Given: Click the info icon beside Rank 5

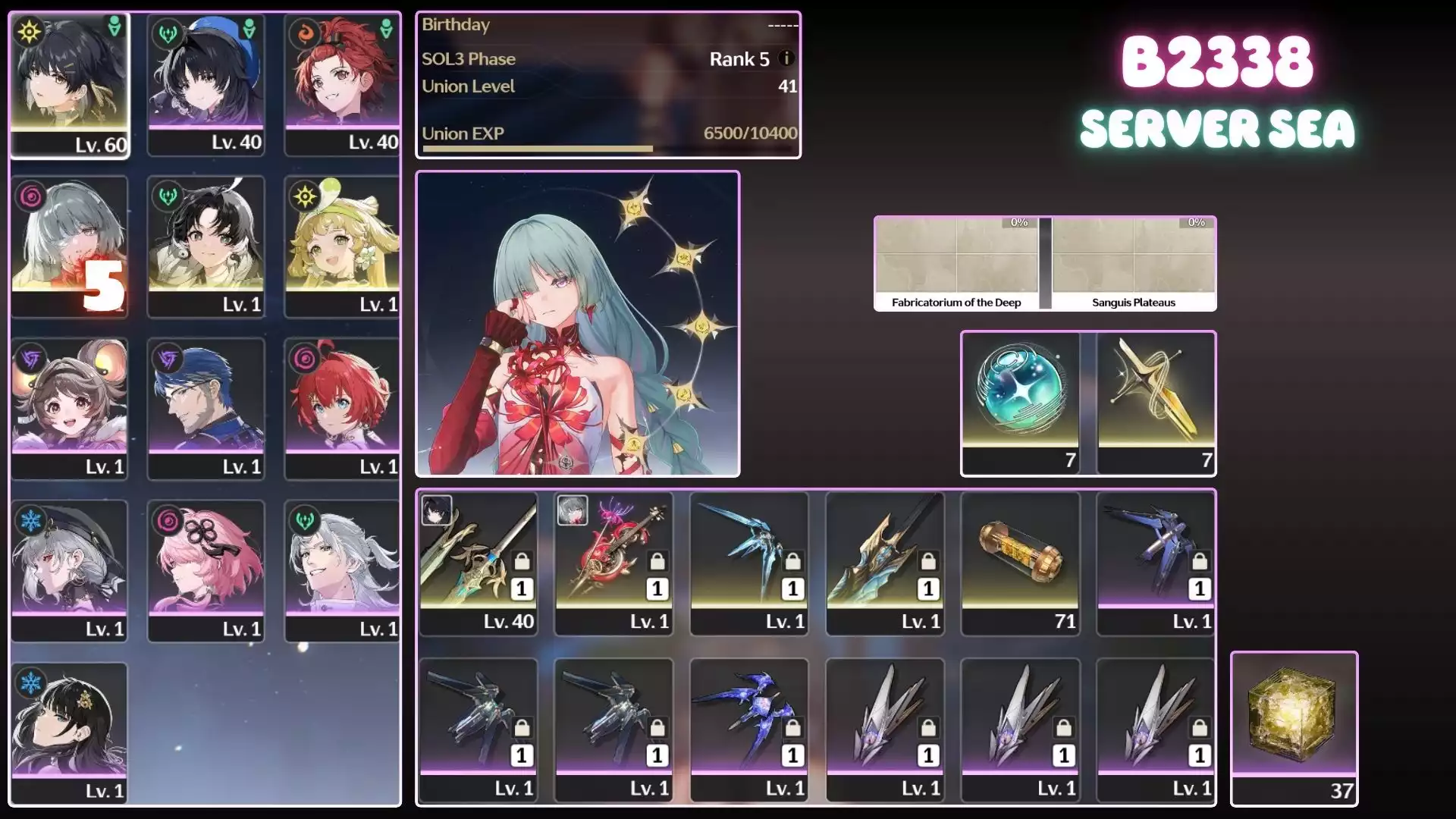Looking at the screenshot, I should (786, 58).
